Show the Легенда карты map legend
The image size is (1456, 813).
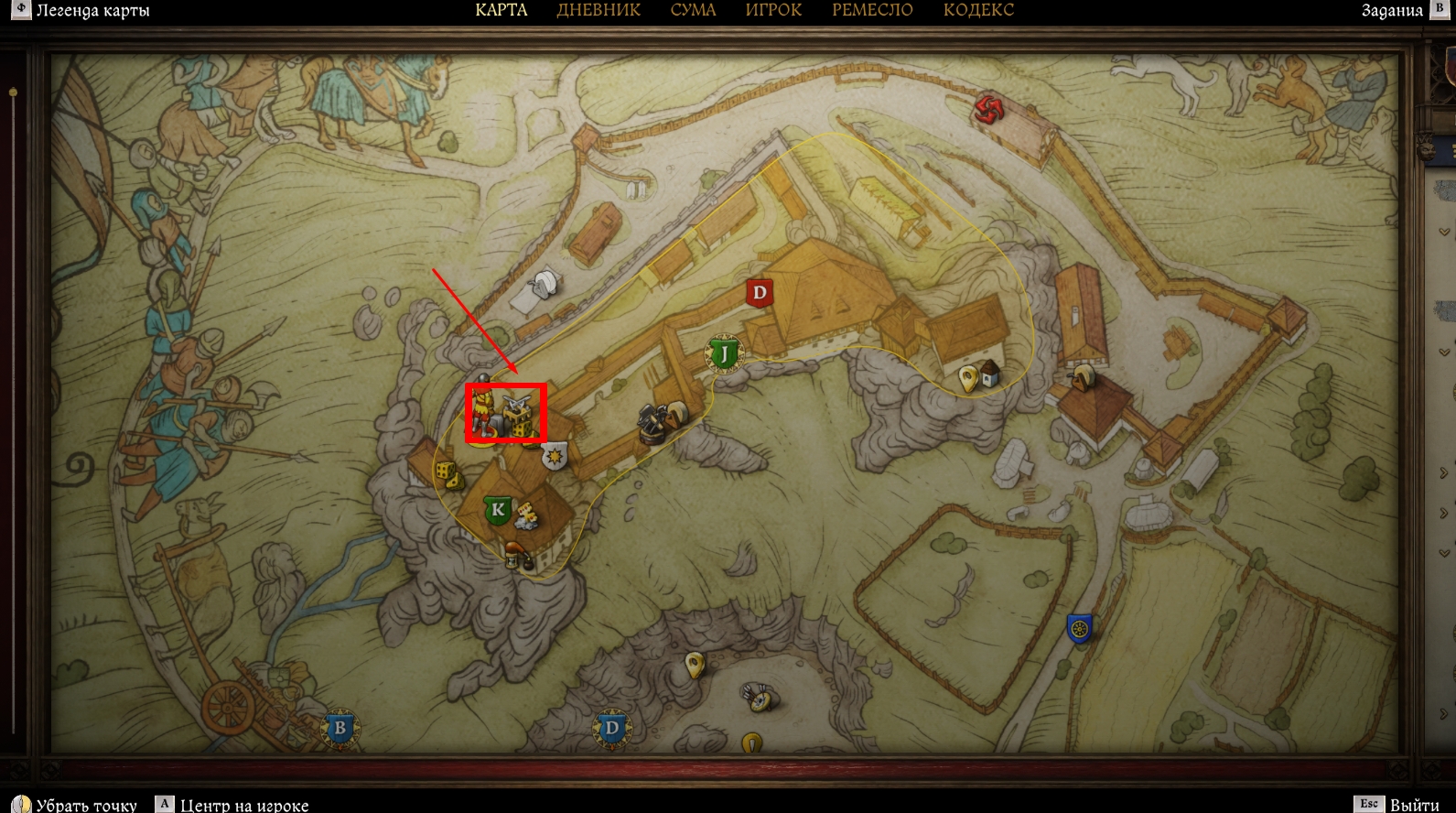click(92, 11)
